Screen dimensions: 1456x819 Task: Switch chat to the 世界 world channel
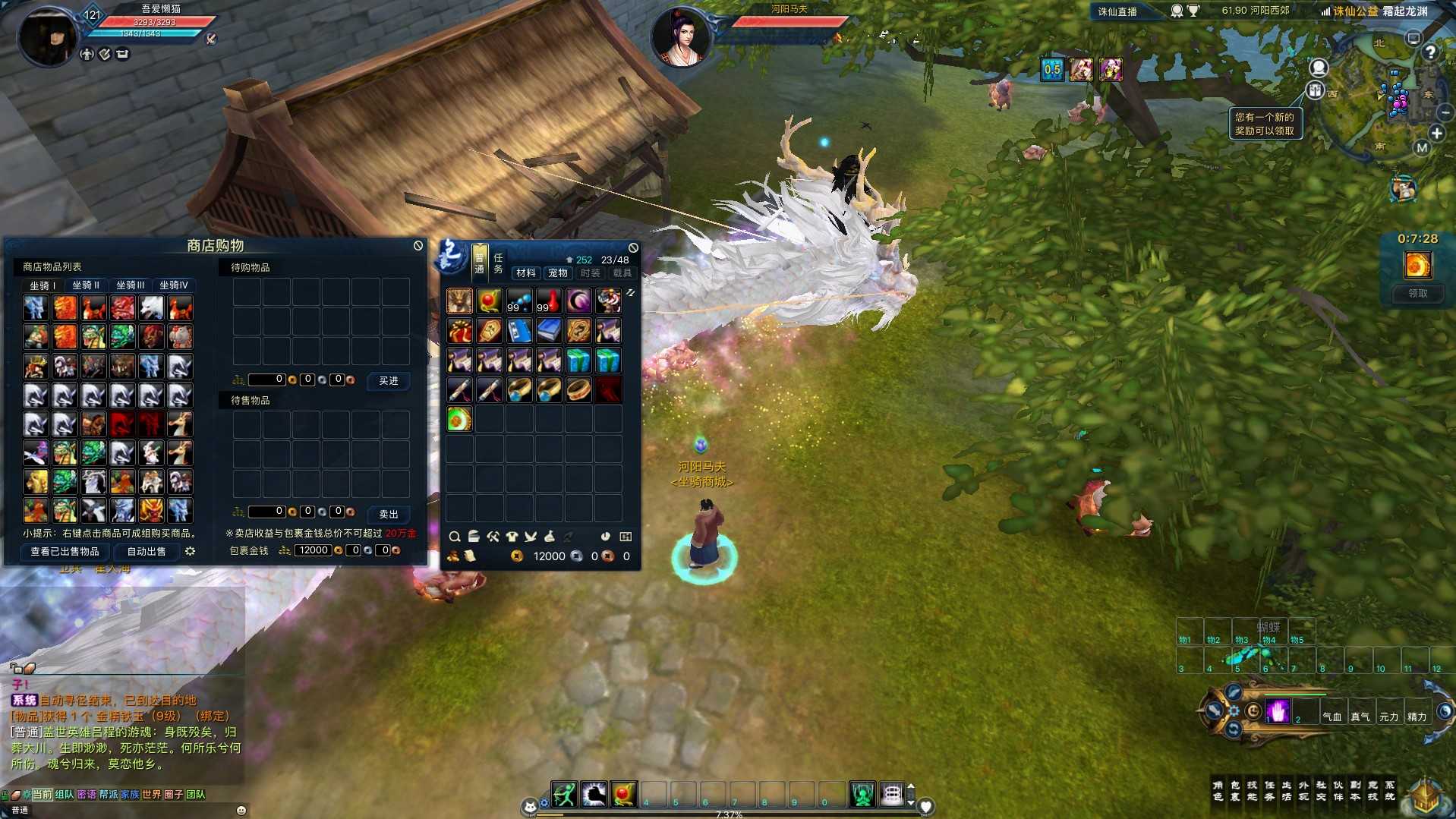click(x=152, y=795)
